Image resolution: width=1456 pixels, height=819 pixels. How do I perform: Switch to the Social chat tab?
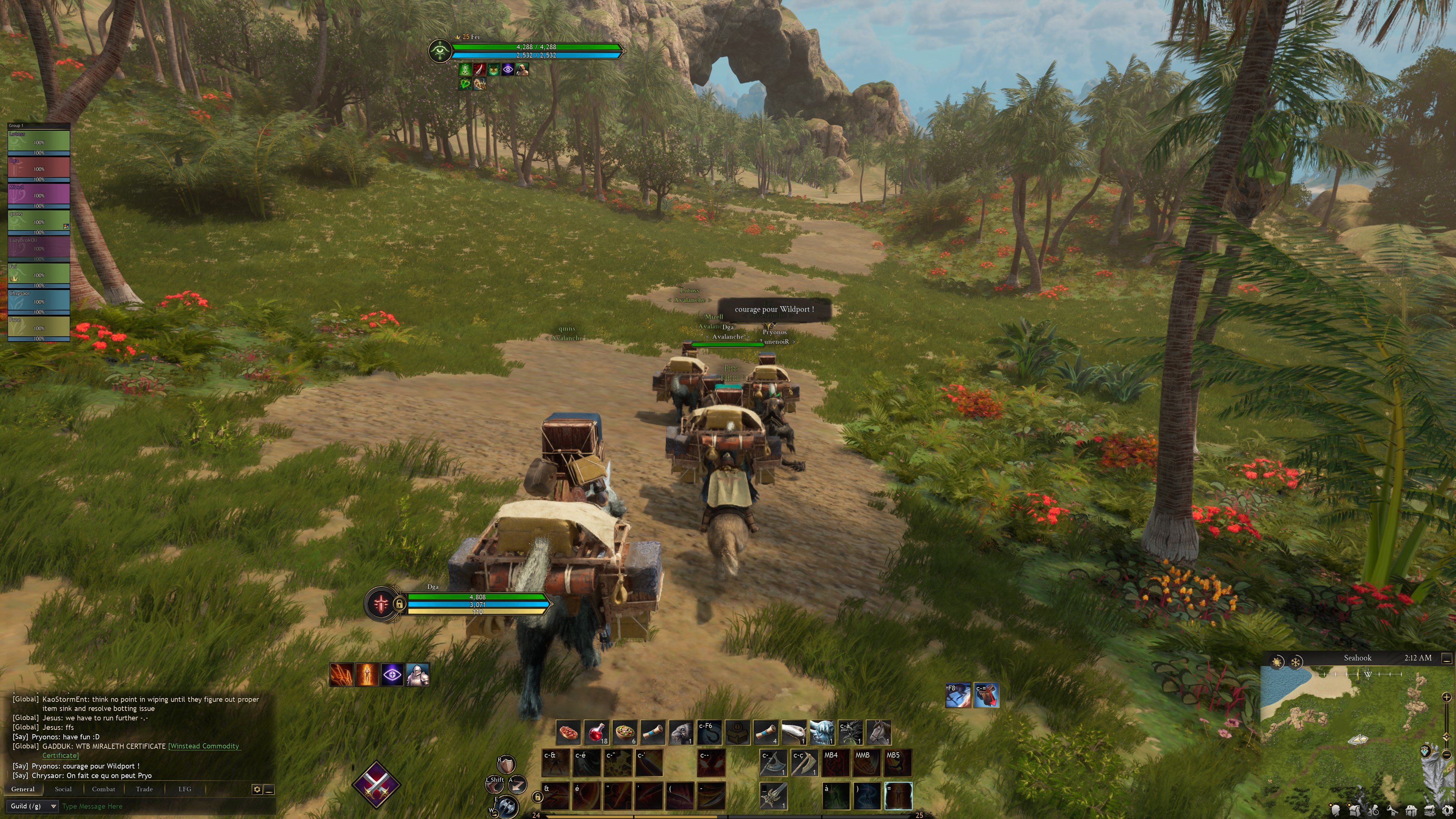[63, 789]
